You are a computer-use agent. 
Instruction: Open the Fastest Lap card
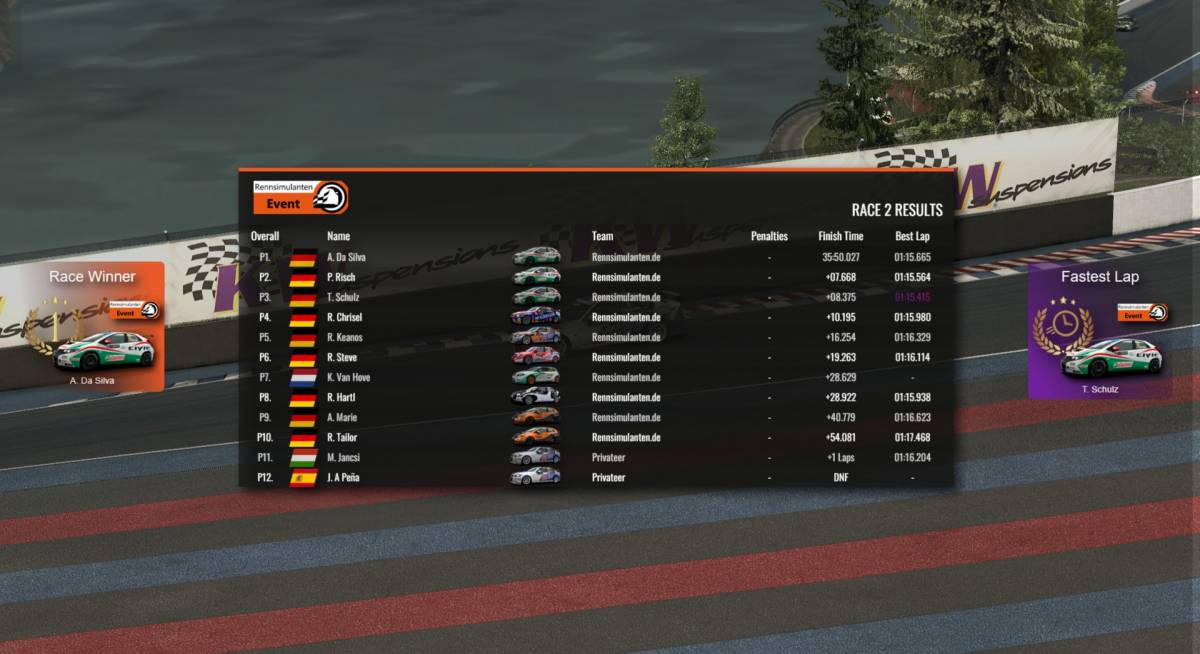(x=1099, y=331)
